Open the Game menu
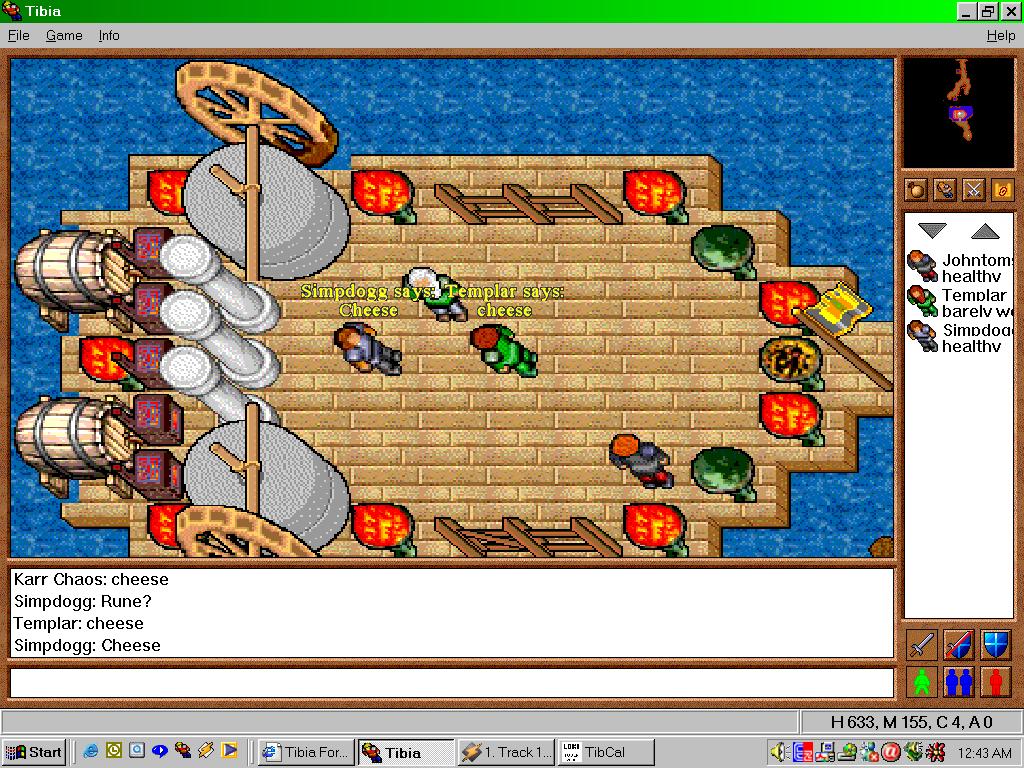This screenshot has width=1024, height=768. tap(64, 35)
